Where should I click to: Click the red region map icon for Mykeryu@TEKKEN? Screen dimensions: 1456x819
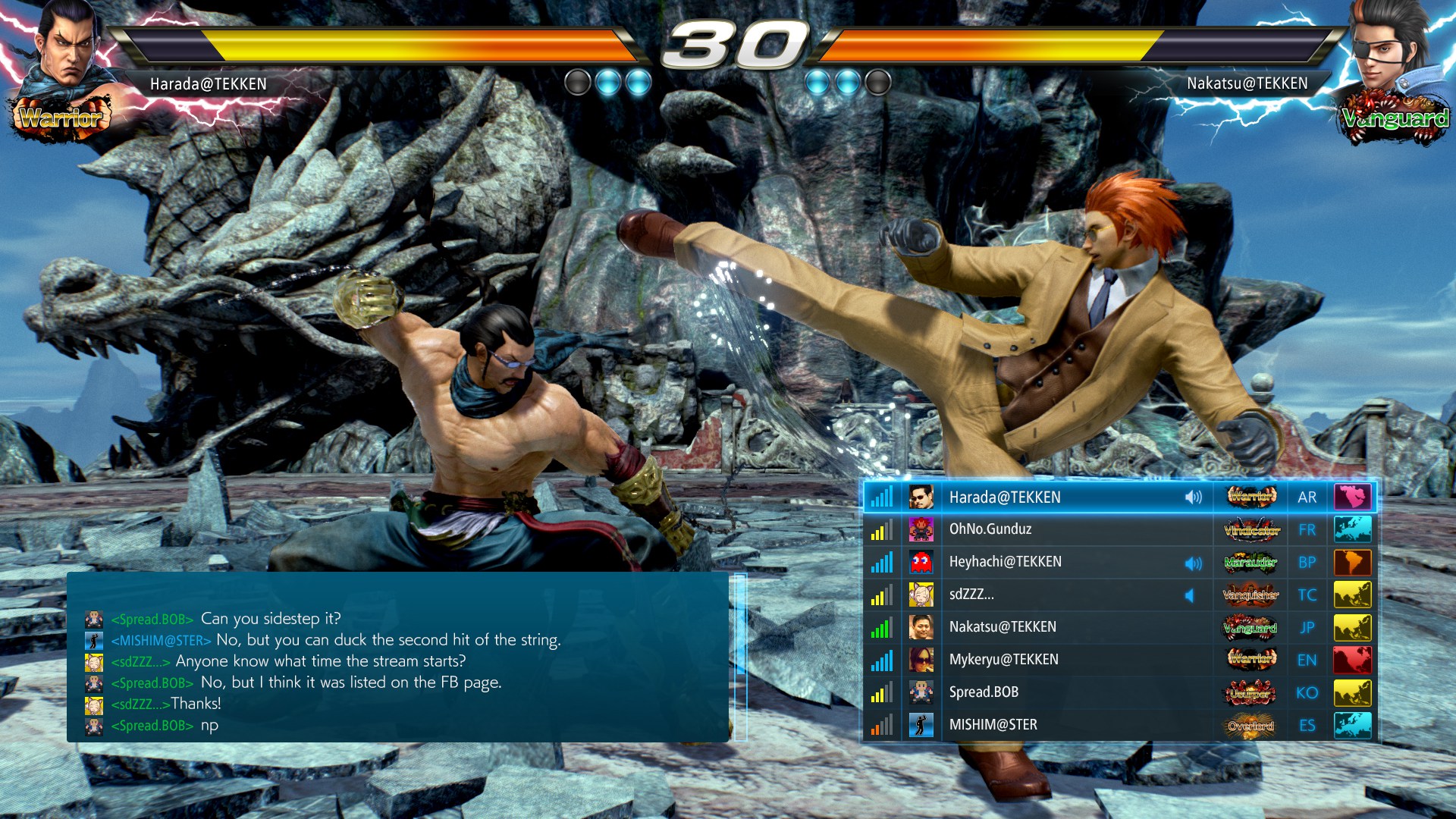tap(1353, 660)
